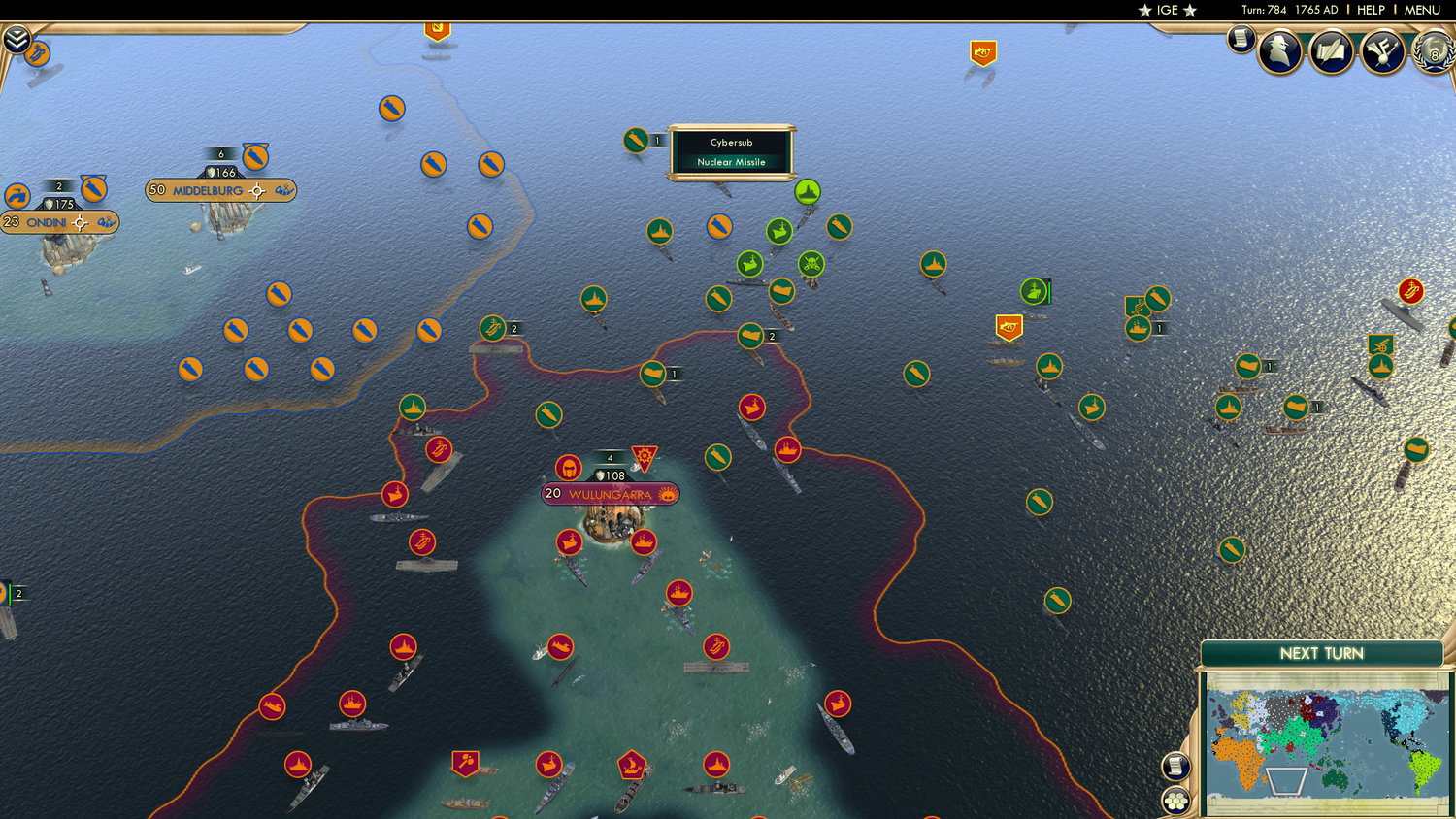Click the white viewport frame on the minimap
The image size is (1456, 819).
[x=1286, y=781]
